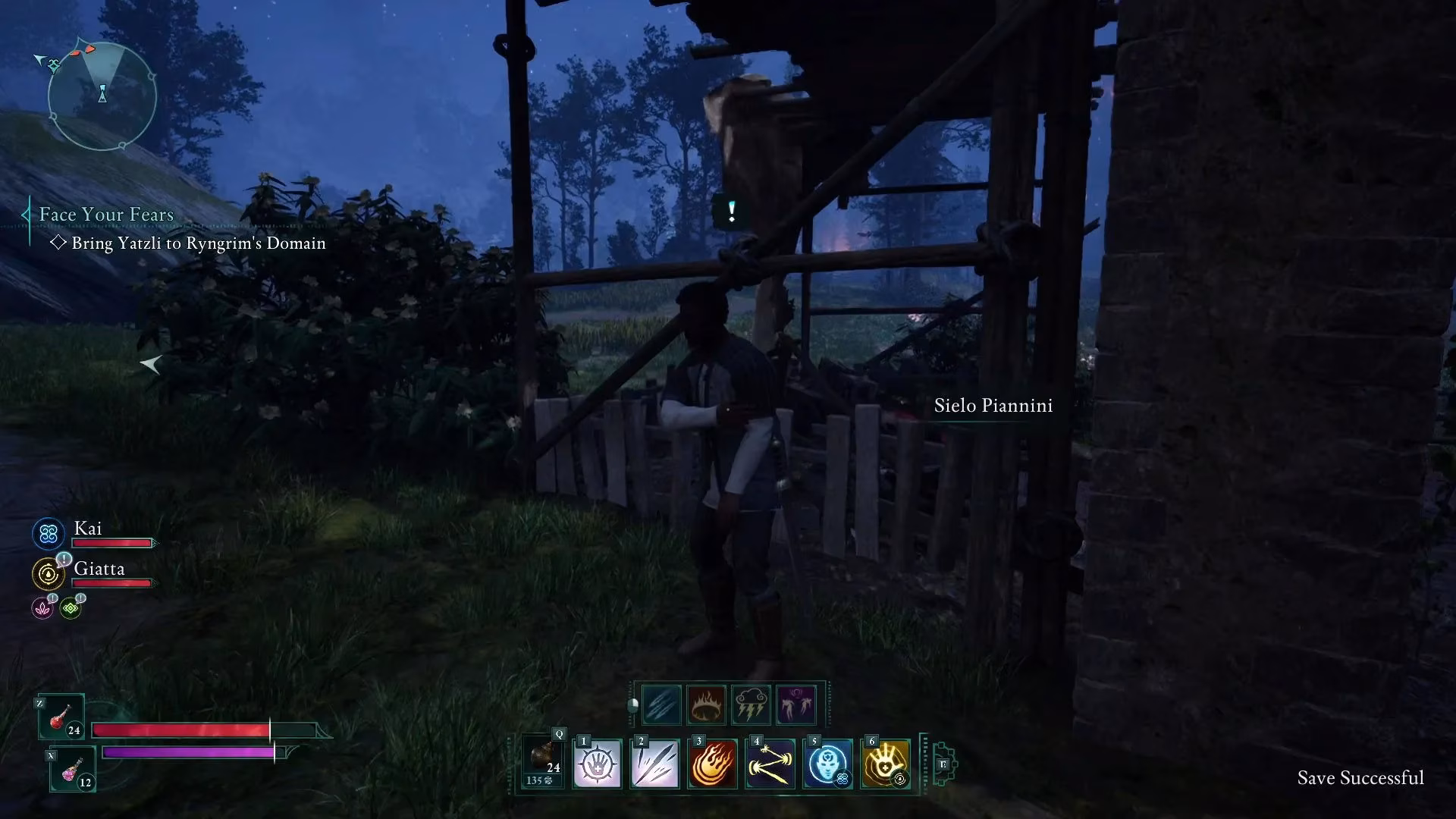Activate the arrow barrage ability in slot 4
This screenshot has width=1456, height=819.
click(x=770, y=764)
